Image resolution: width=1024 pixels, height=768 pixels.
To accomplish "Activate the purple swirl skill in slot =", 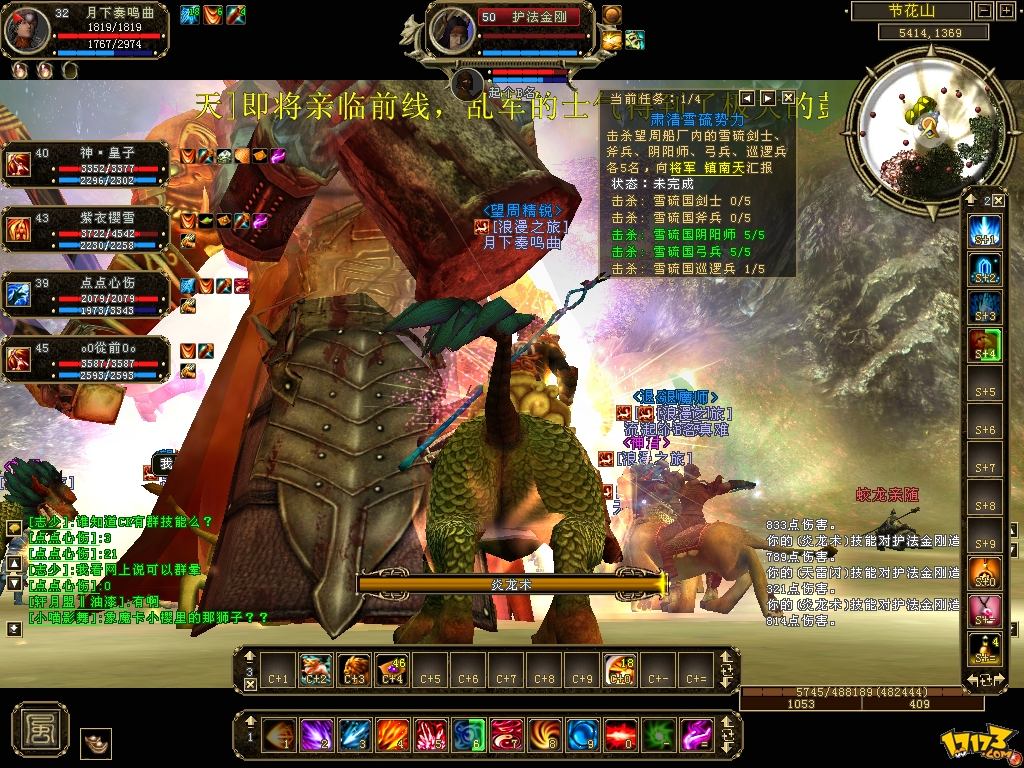I will [x=697, y=736].
